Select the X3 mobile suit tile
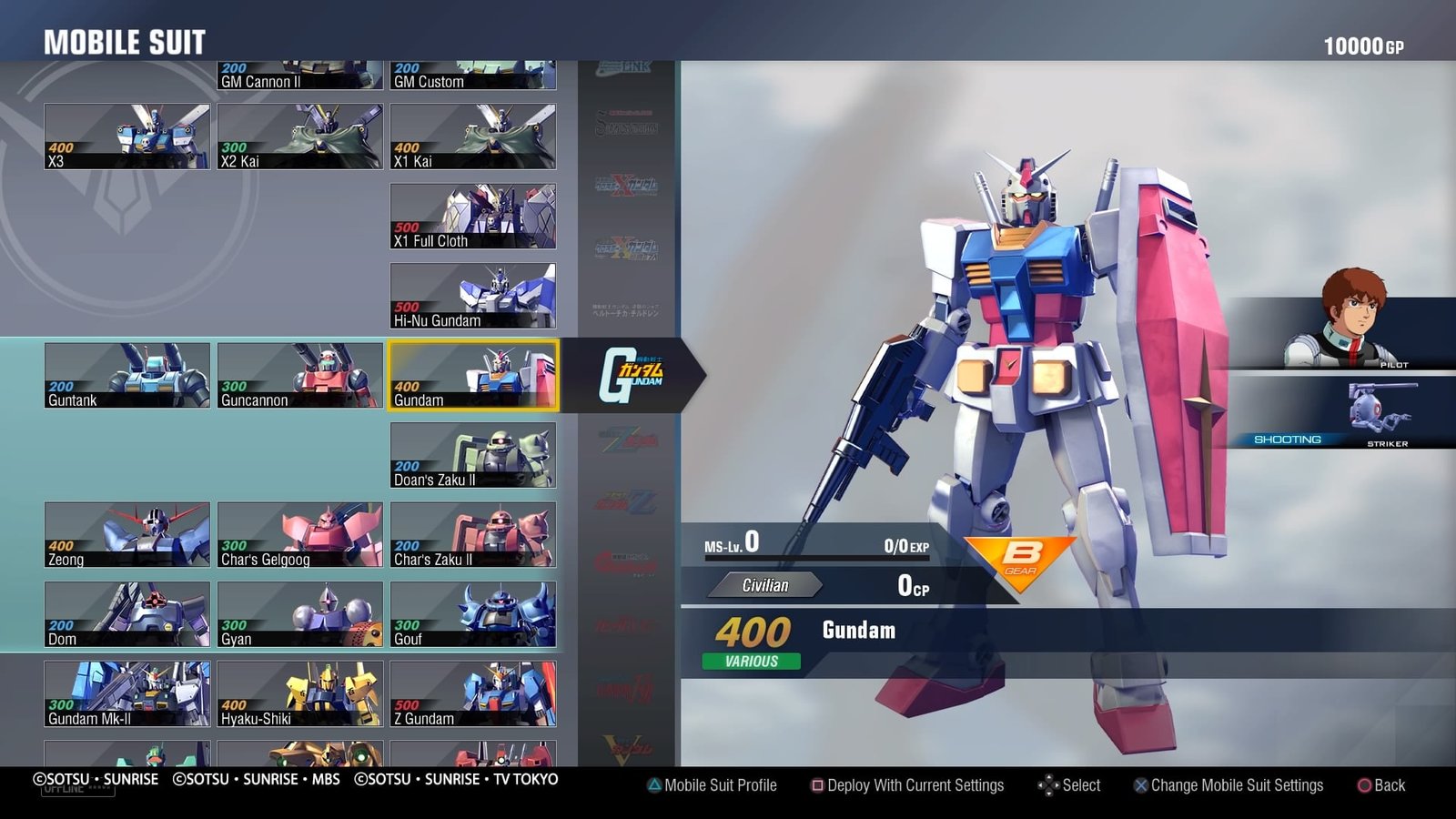The height and width of the screenshot is (819, 1456). [x=126, y=136]
